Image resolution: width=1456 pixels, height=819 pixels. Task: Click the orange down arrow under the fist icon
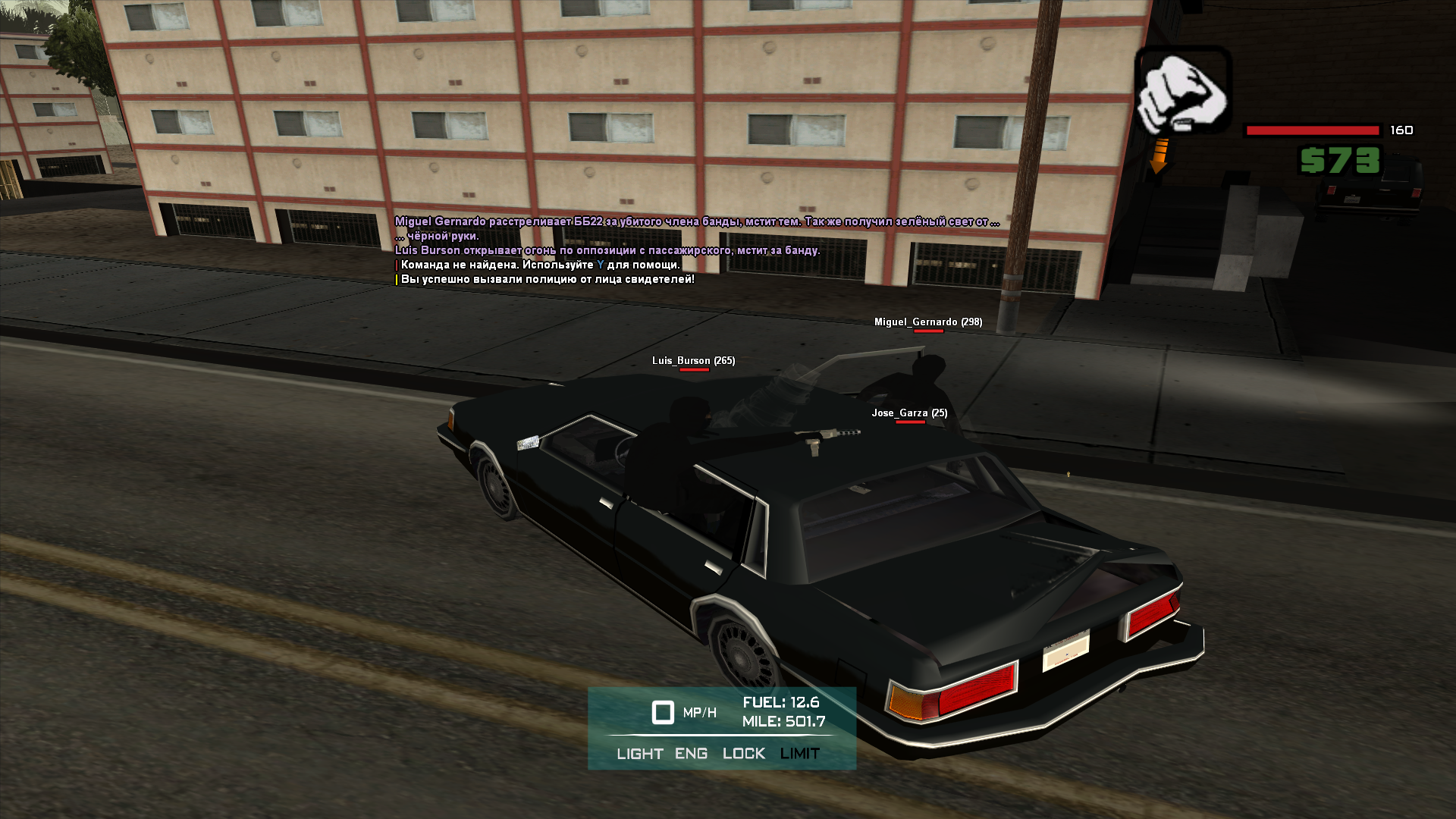pos(1159,157)
